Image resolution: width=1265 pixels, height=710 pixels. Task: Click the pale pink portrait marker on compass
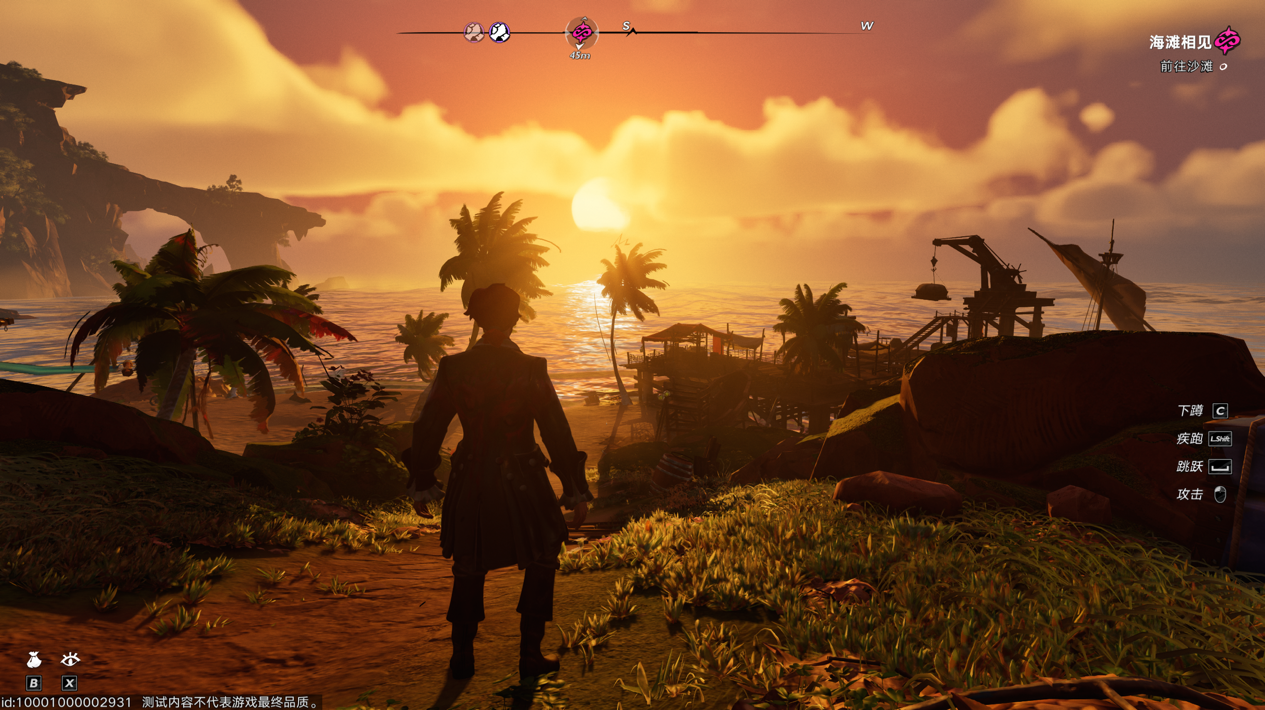(x=474, y=33)
